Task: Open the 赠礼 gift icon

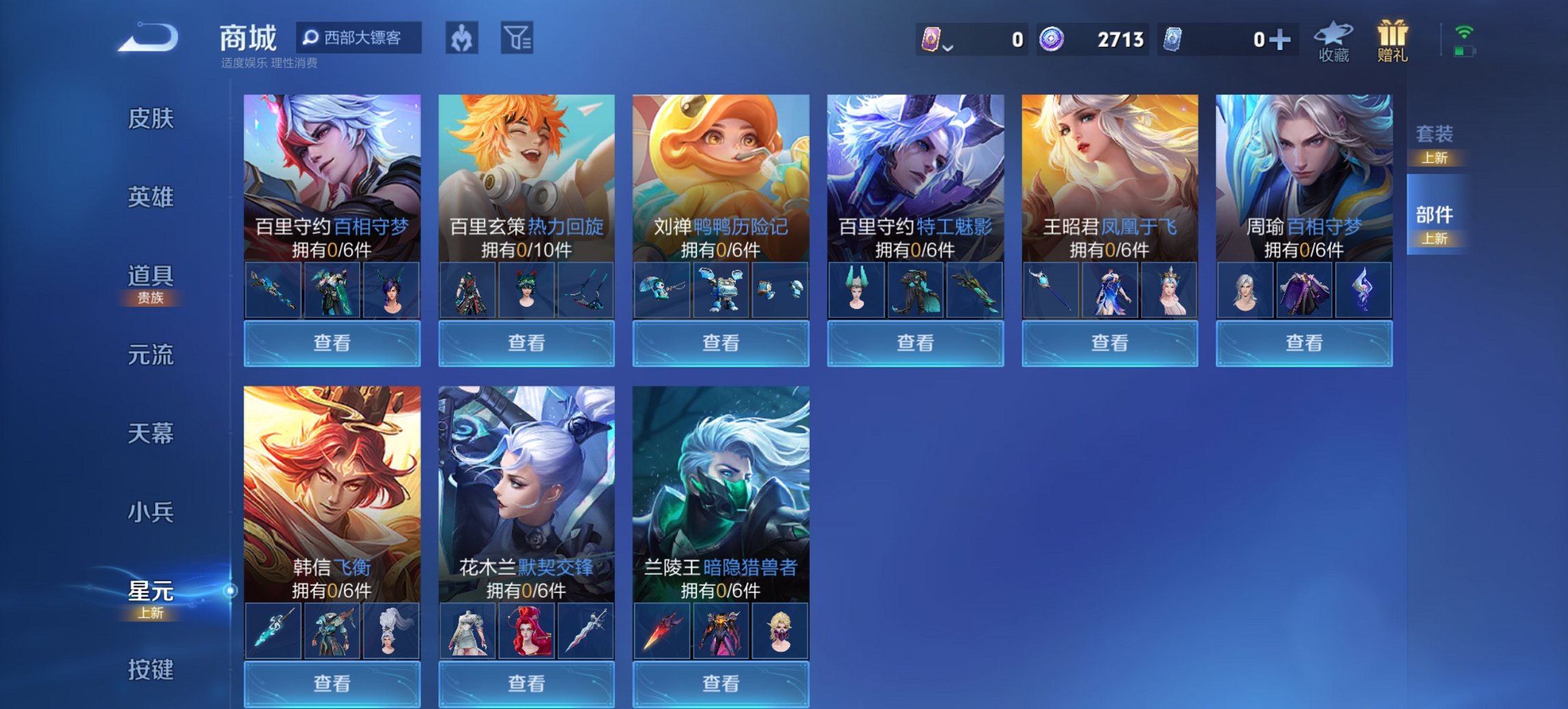Action: pyautogui.click(x=1394, y=39)
